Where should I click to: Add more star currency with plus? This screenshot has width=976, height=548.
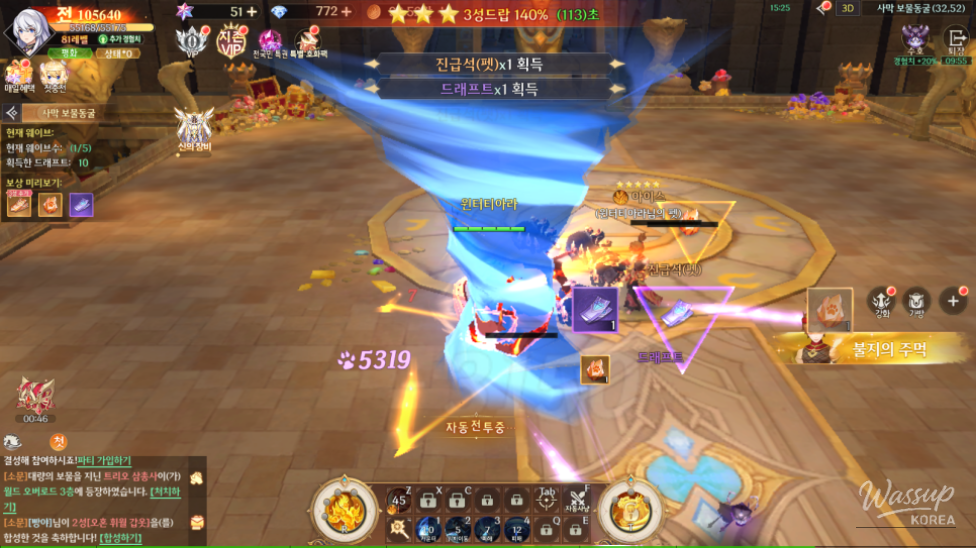tap(251, 11)
